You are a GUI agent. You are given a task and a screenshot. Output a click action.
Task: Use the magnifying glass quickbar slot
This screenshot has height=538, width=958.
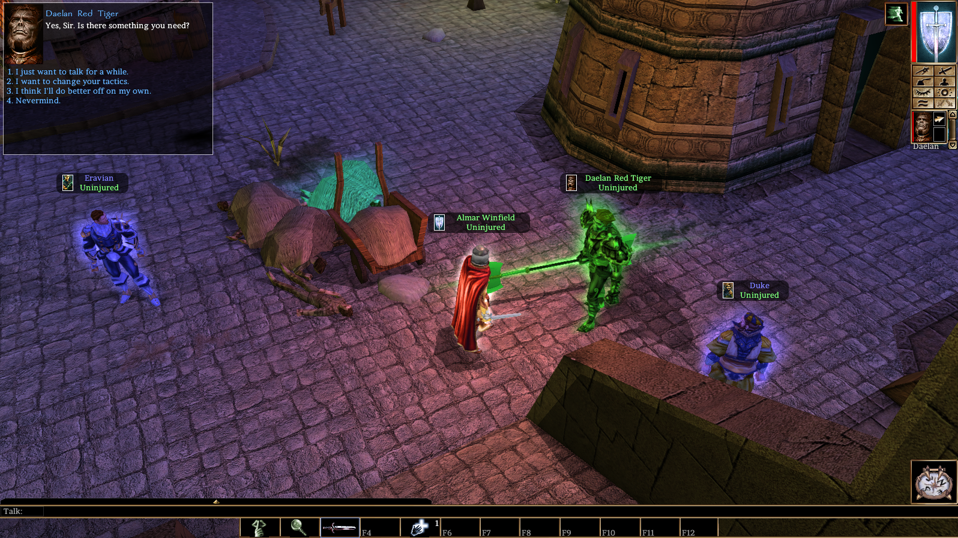point(298,527)
